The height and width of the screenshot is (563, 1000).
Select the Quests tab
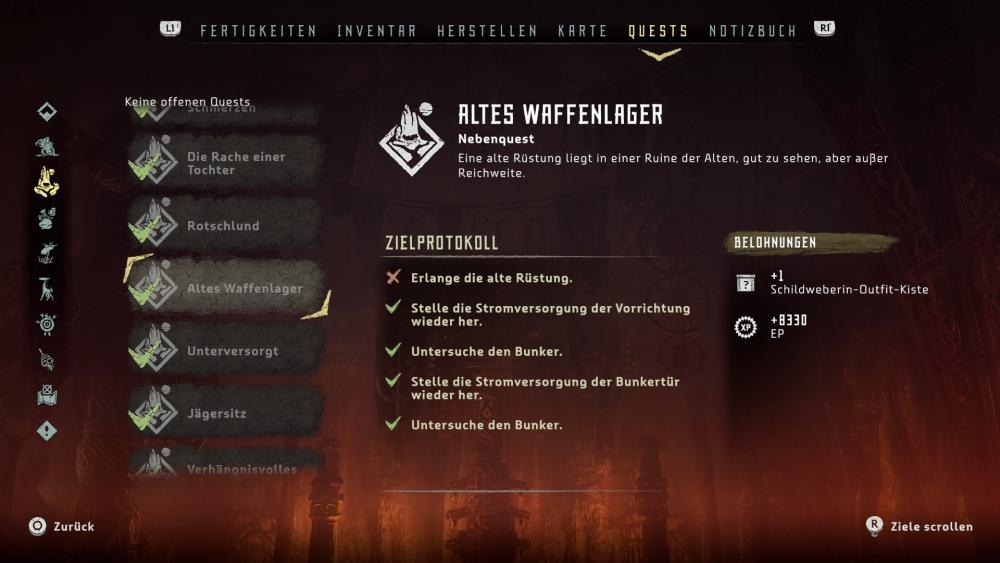[x=658, y=31]
